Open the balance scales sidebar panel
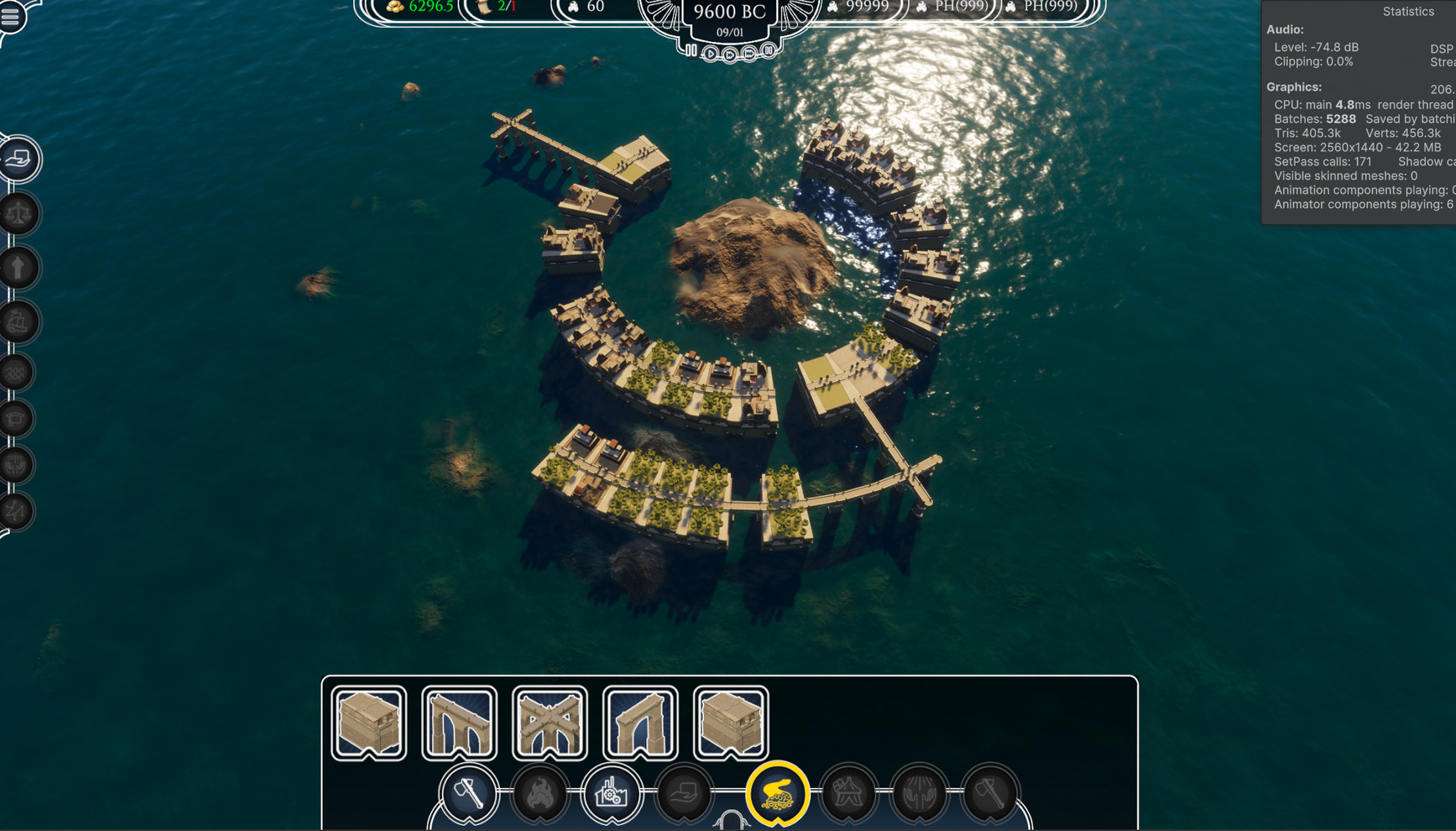This screenshot has width=1456, height=831. click(x=18, y=213)
